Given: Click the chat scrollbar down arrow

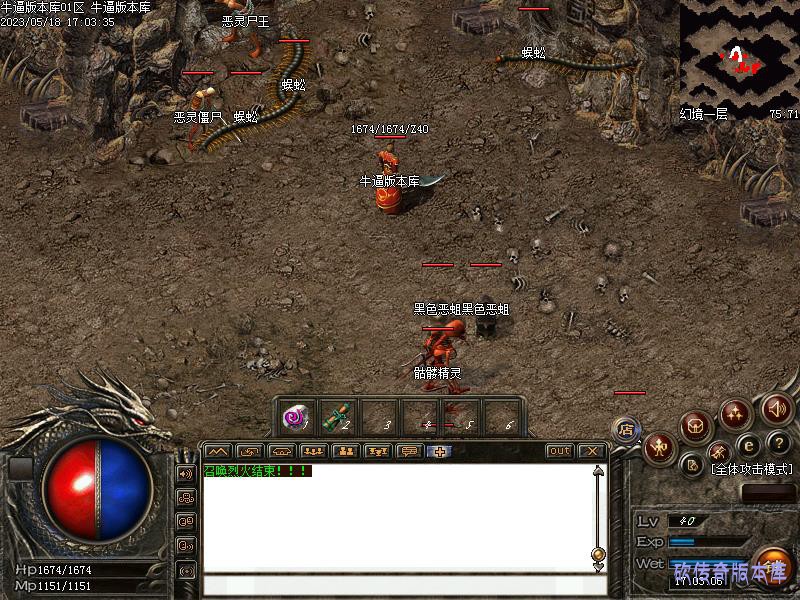Looking at the screenshot, I should (x=598, y=567).
